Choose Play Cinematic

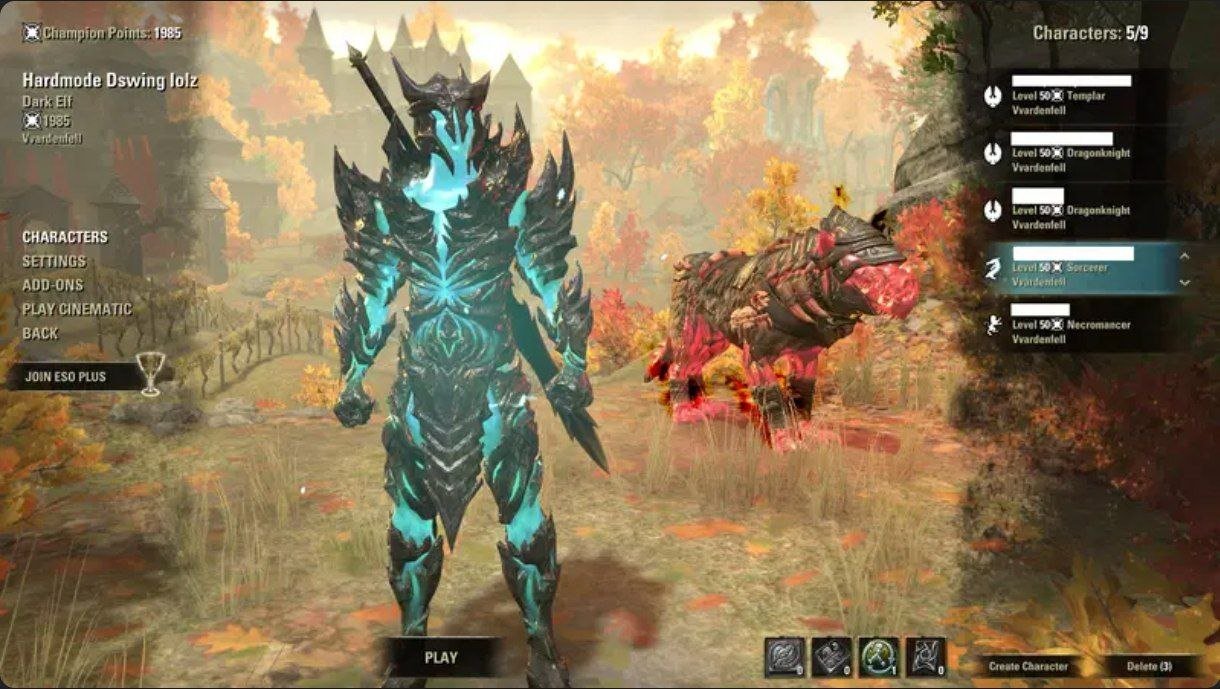(x=77, y=309)
